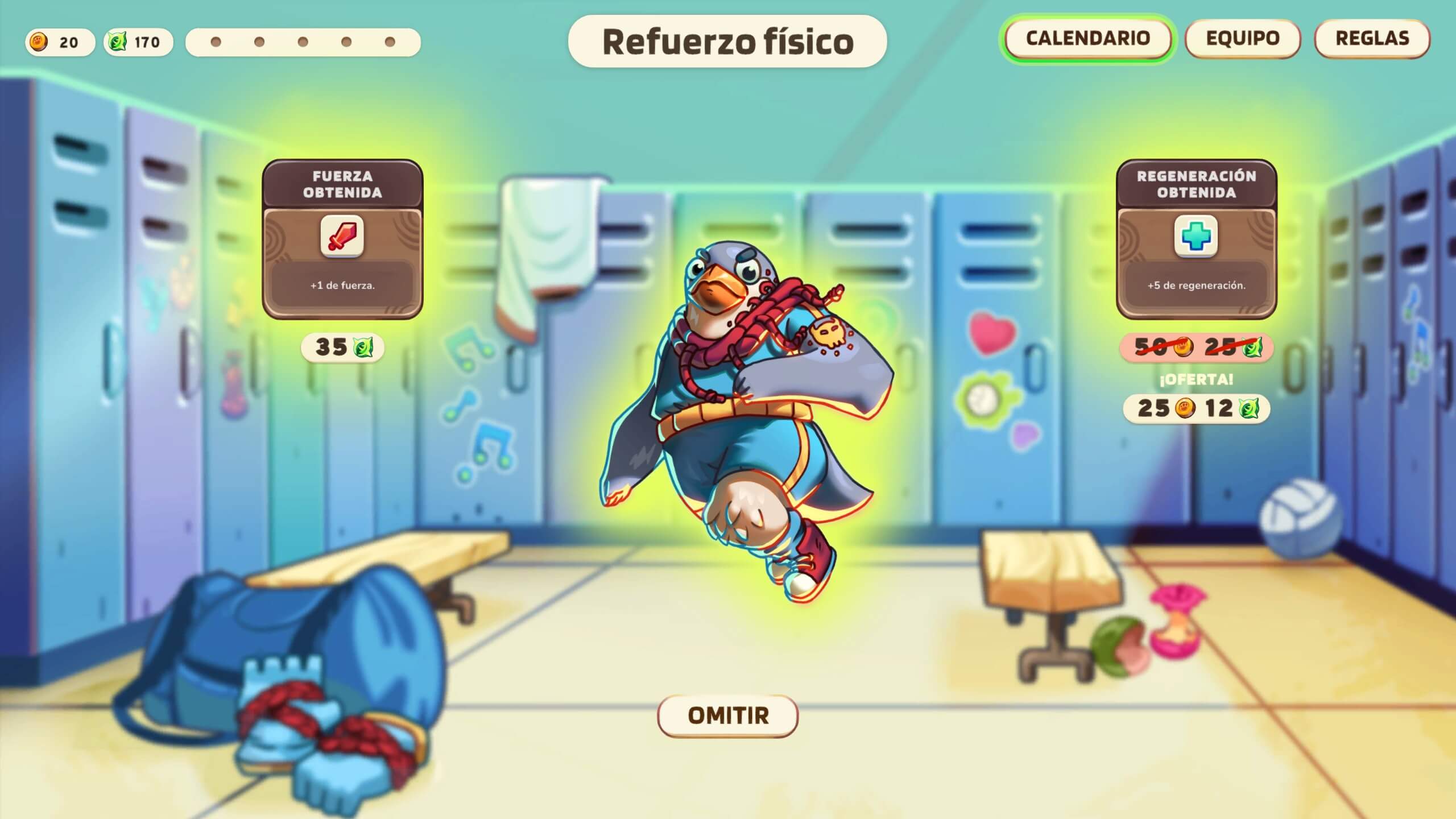The height and width of the screenshot is (819, 1456).
Task: Click the progress dots bar
Action: (302, 42)
